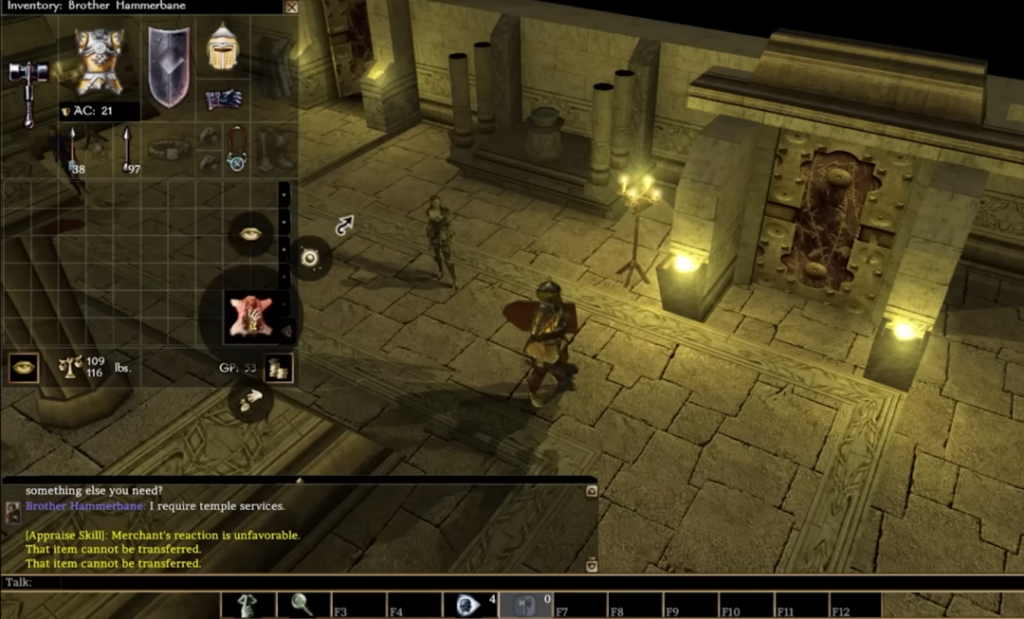Screen dimensions: 1024x619
Task: Click the equipped plate armor slot
Action: coord(99,63)
